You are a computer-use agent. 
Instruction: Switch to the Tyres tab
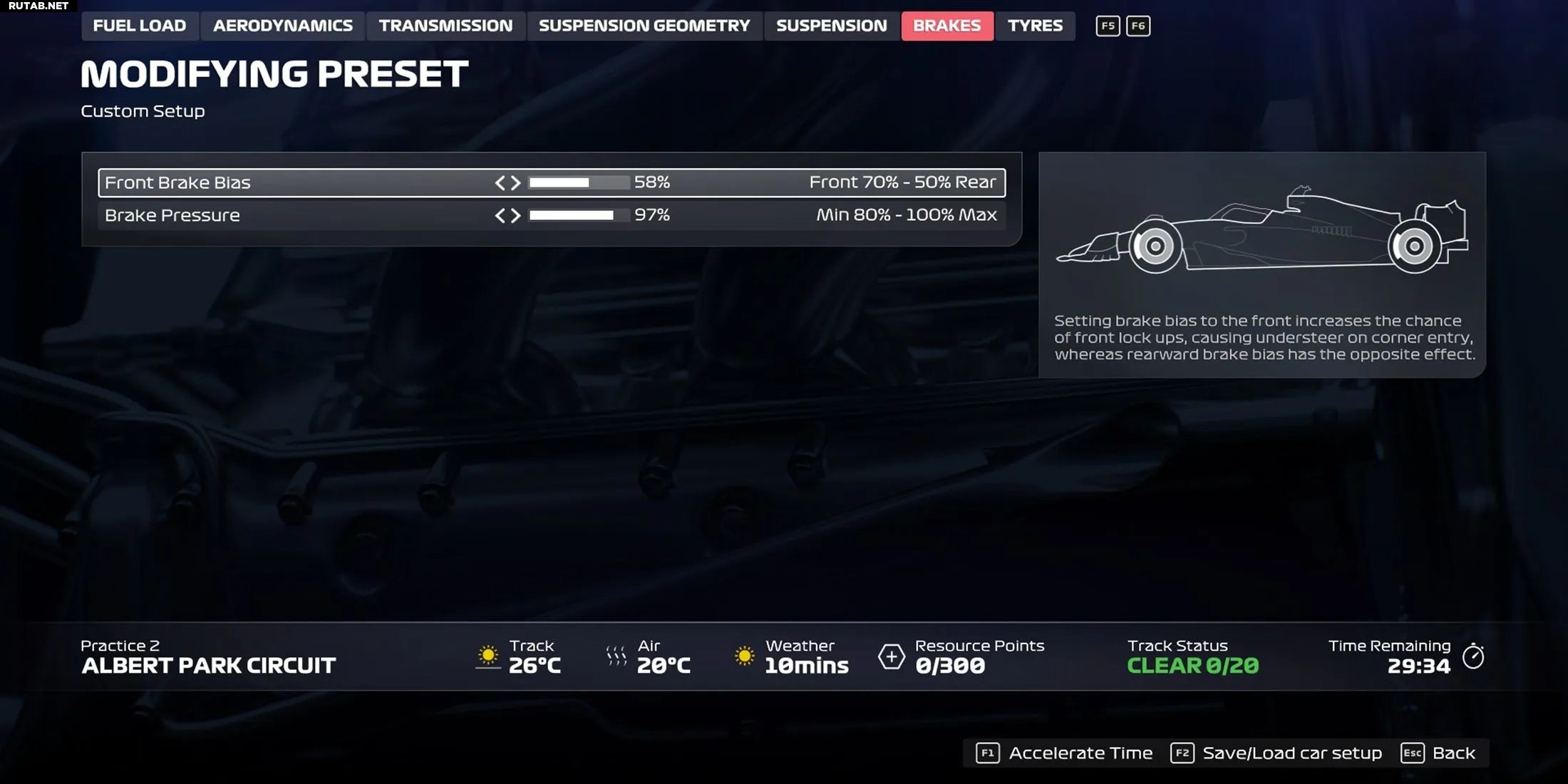(x=1035, y=26)
